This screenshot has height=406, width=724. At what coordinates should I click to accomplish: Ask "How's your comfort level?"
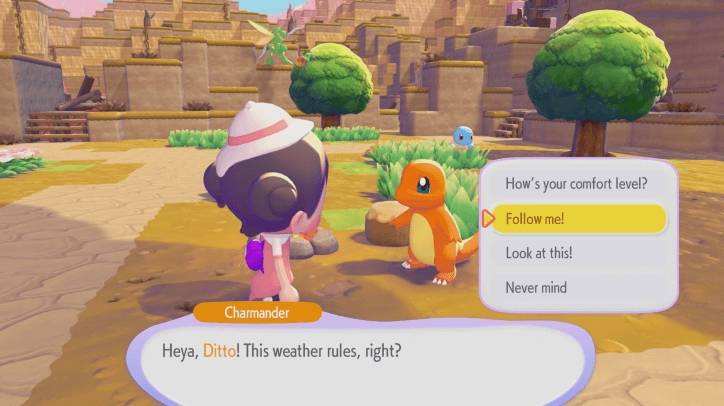[x=577, y=184]
